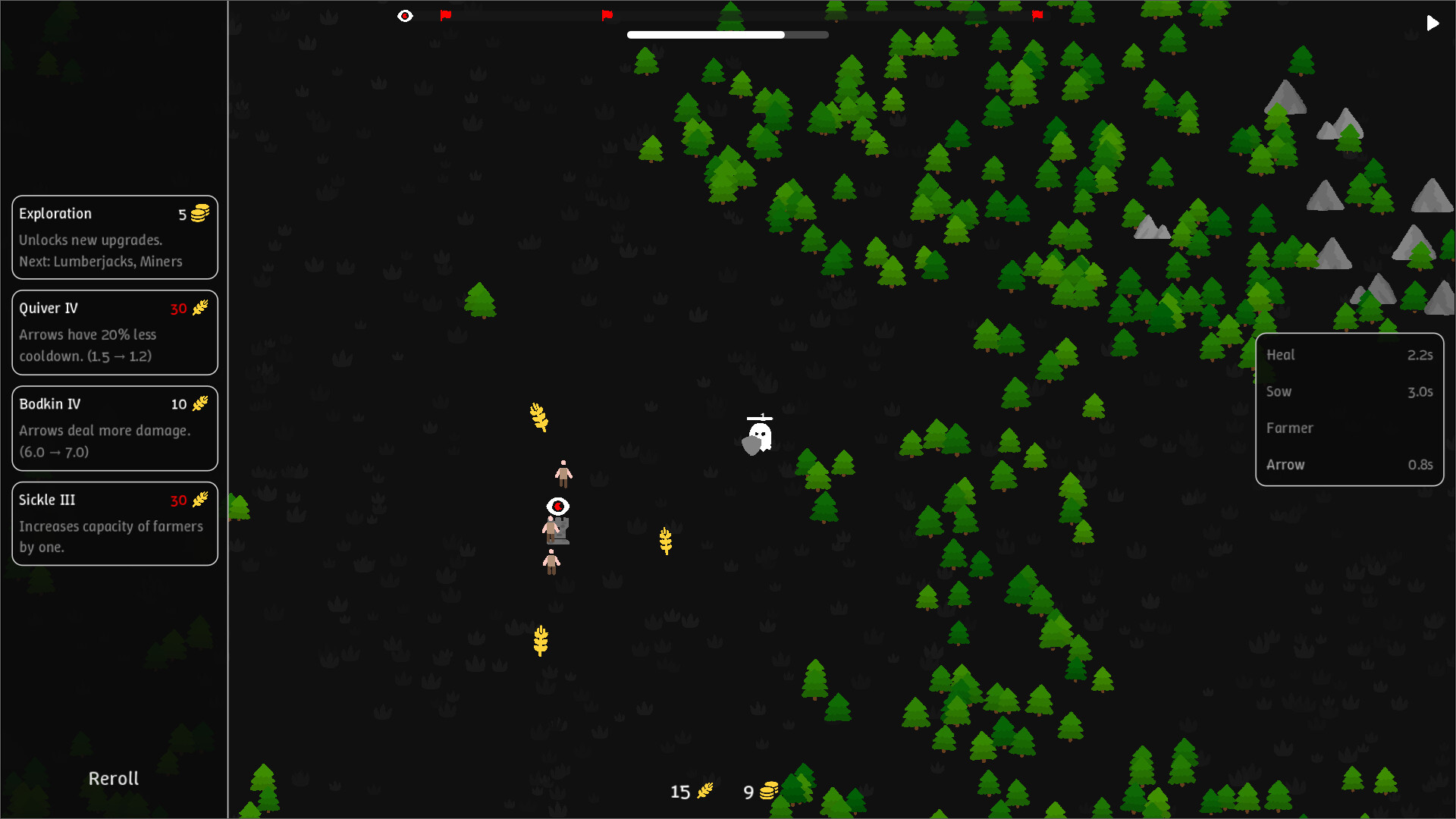This screenshot has height=819, width=1456.
Task: Click the Reroll button
Action: click(112, 778)
